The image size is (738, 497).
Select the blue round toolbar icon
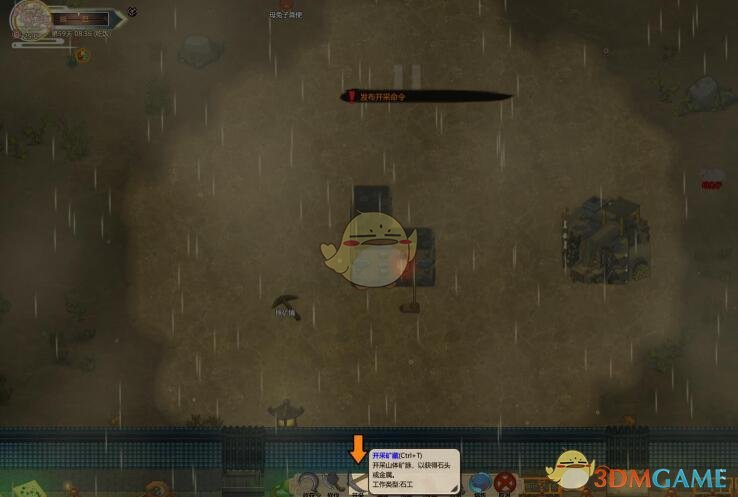[x=481, y=484]
